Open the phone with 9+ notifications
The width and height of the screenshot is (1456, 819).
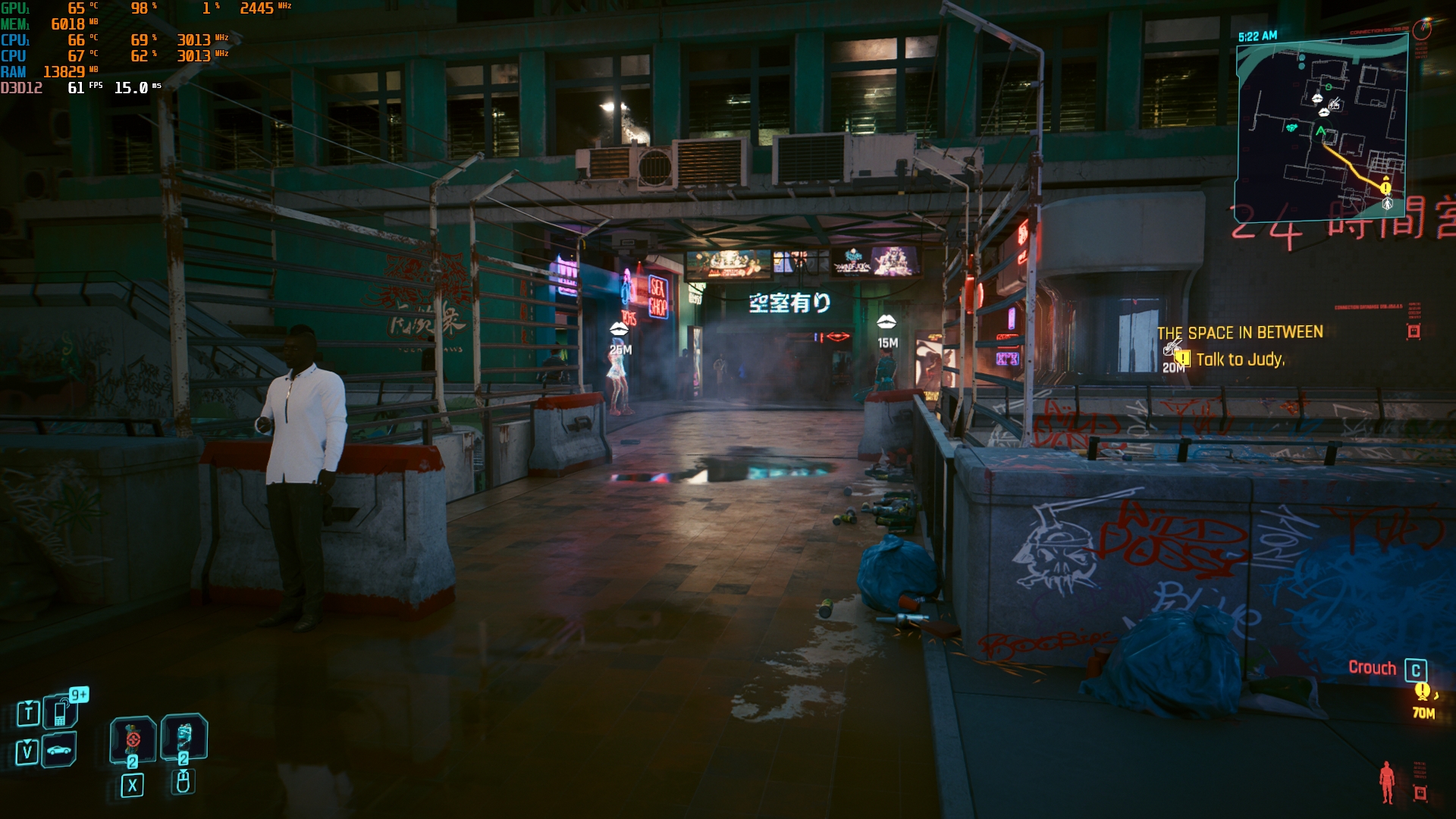60,711
